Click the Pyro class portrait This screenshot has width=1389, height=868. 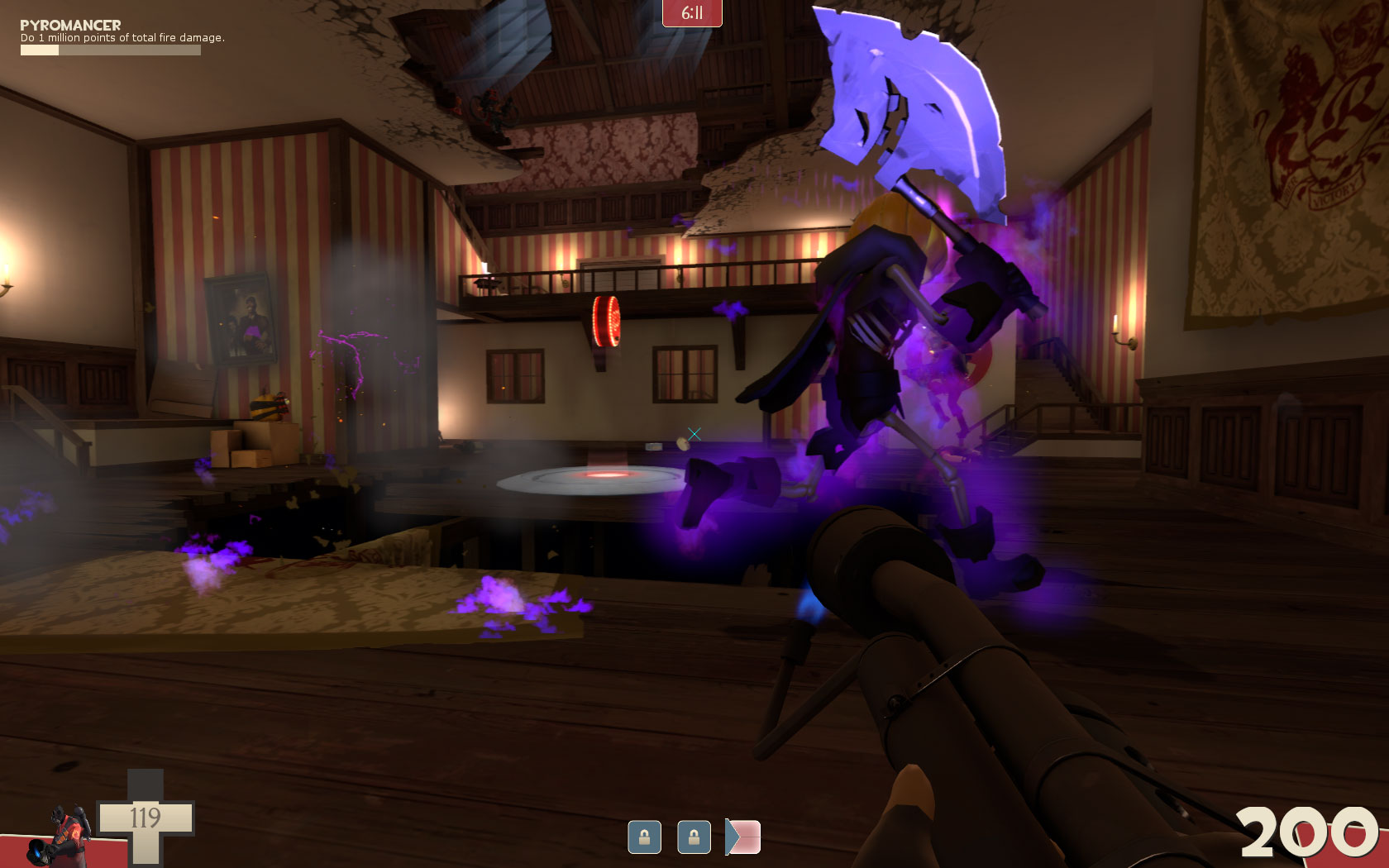pos(60,836)
